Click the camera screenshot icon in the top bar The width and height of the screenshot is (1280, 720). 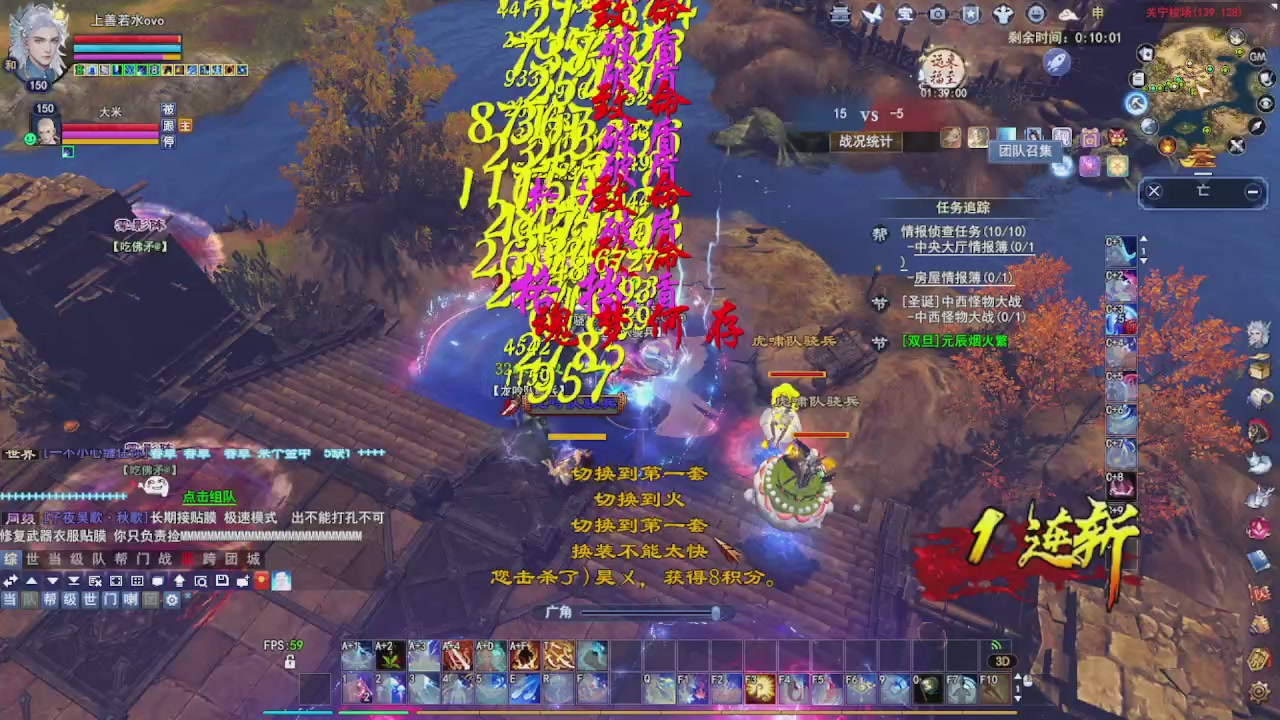[938, 14]
